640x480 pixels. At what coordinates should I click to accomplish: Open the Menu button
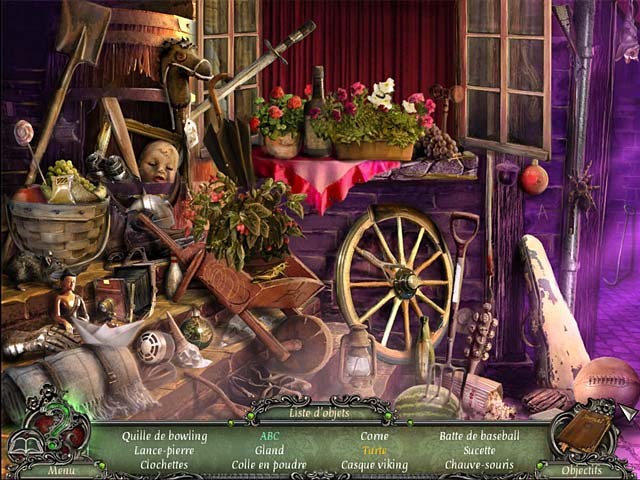click(61, 470)
